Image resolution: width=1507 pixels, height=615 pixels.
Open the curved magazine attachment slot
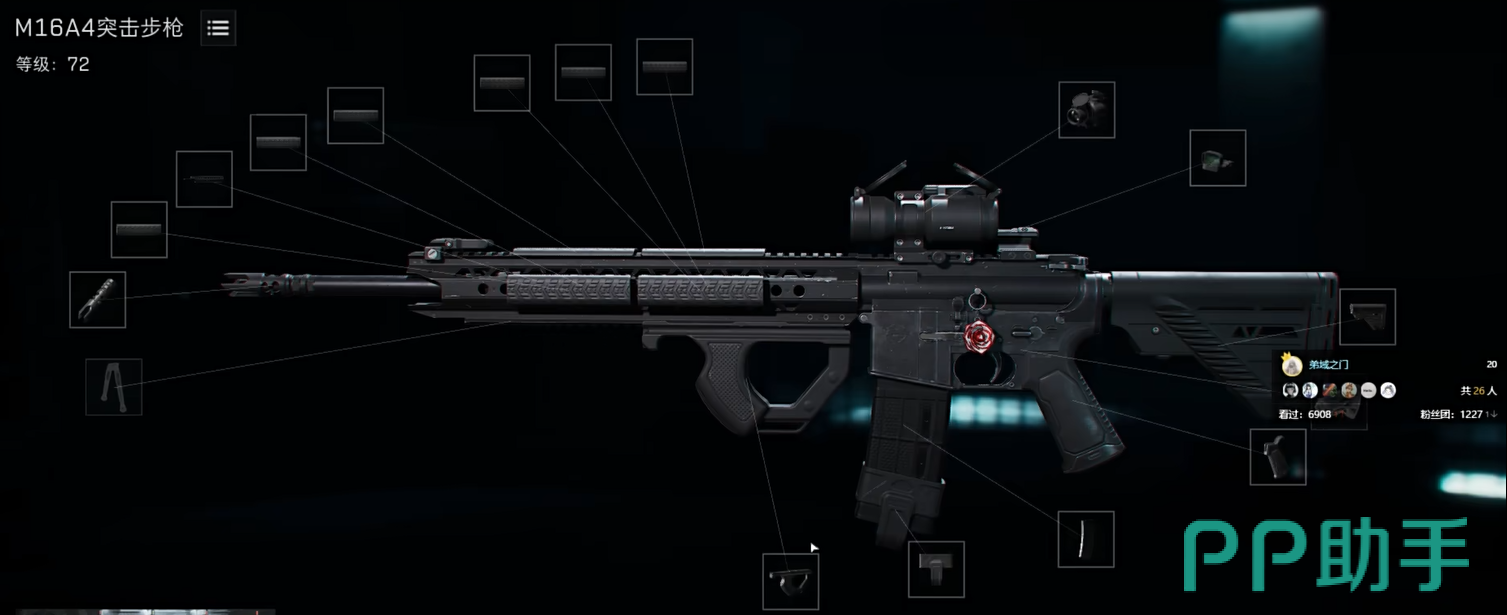coord(1086,539)
